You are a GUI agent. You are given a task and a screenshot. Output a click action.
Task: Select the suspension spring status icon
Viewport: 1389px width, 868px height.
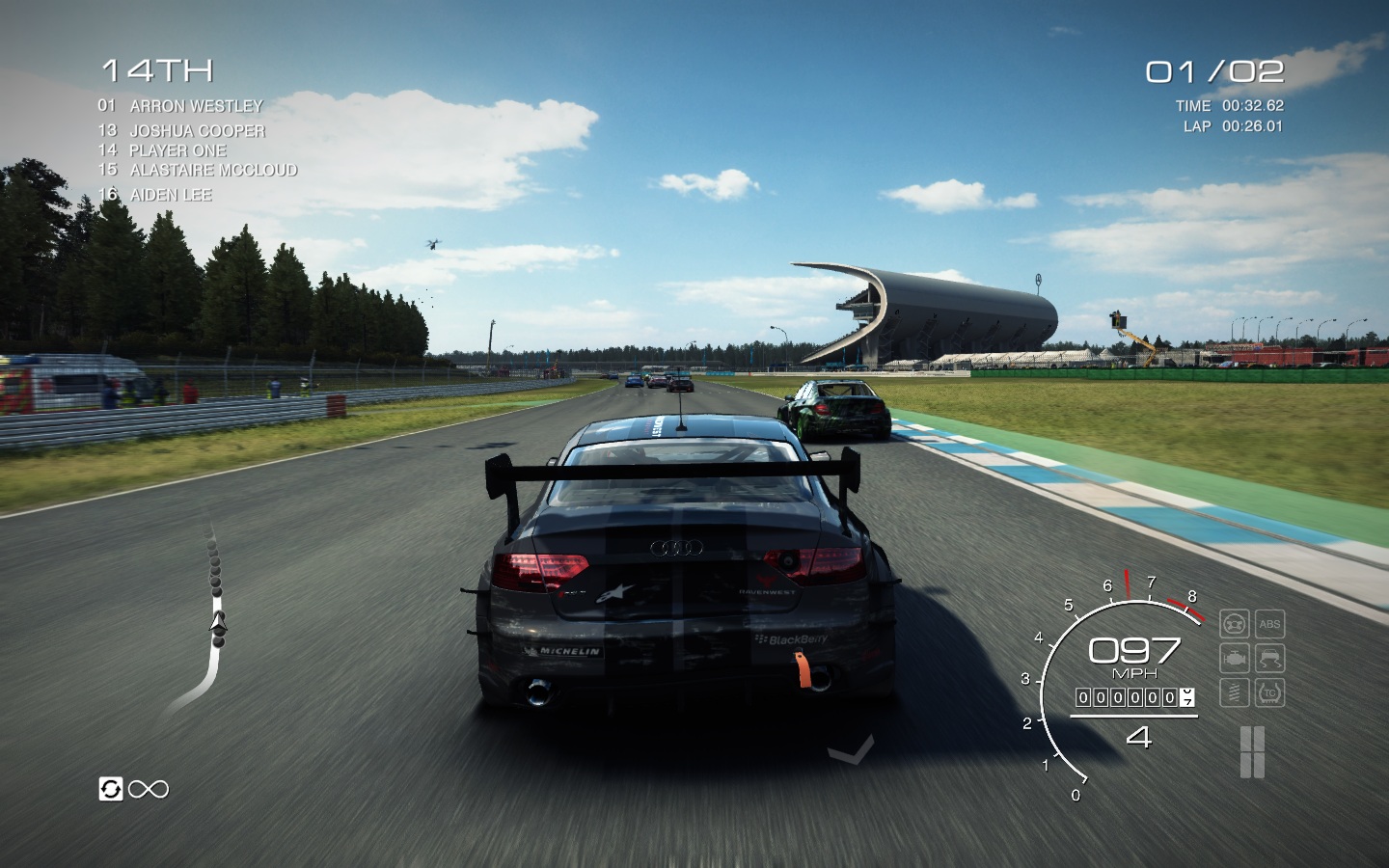pos(1235,692)
